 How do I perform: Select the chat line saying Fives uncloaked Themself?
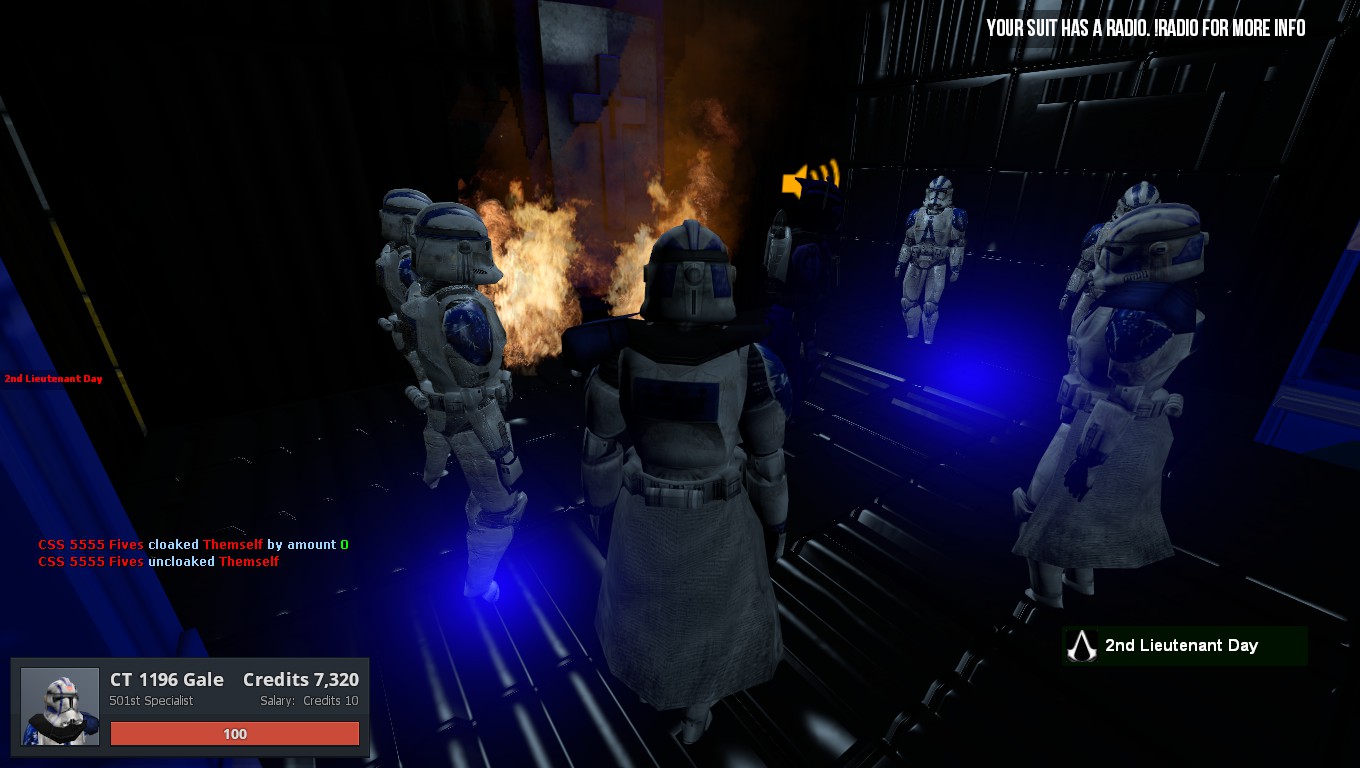[x=158, y=562]
